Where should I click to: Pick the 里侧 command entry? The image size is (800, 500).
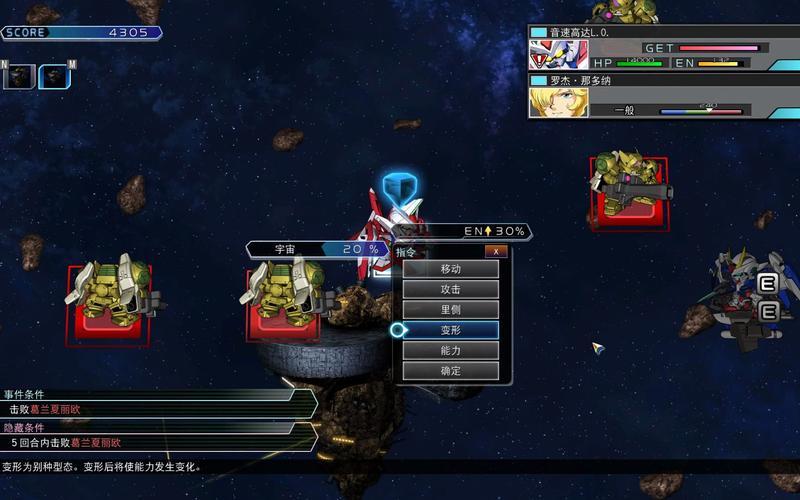[450, 310]
